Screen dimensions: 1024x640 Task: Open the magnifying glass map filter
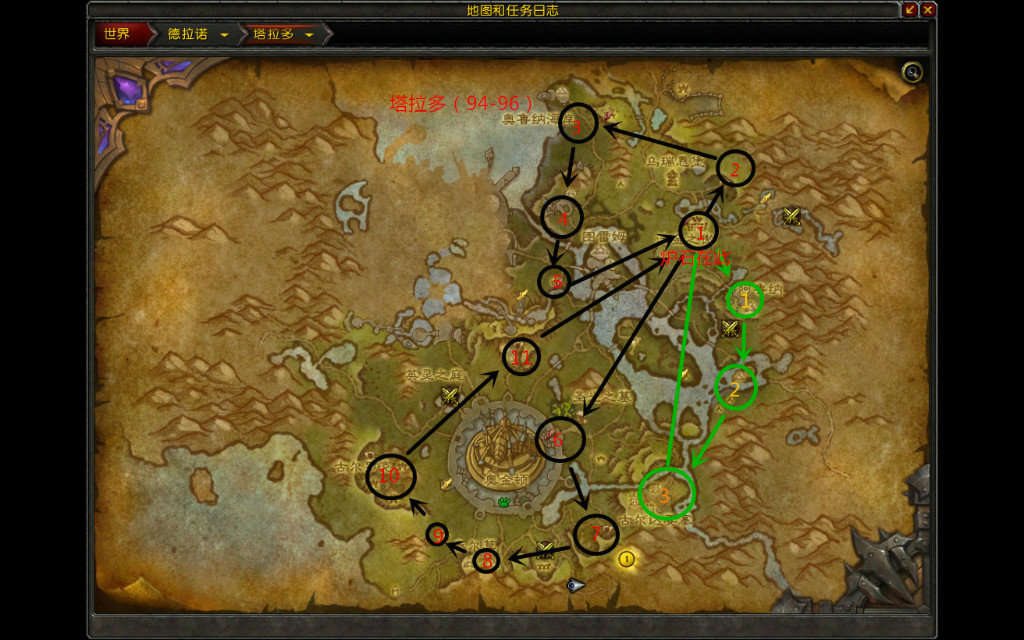(x=911, y=72)
